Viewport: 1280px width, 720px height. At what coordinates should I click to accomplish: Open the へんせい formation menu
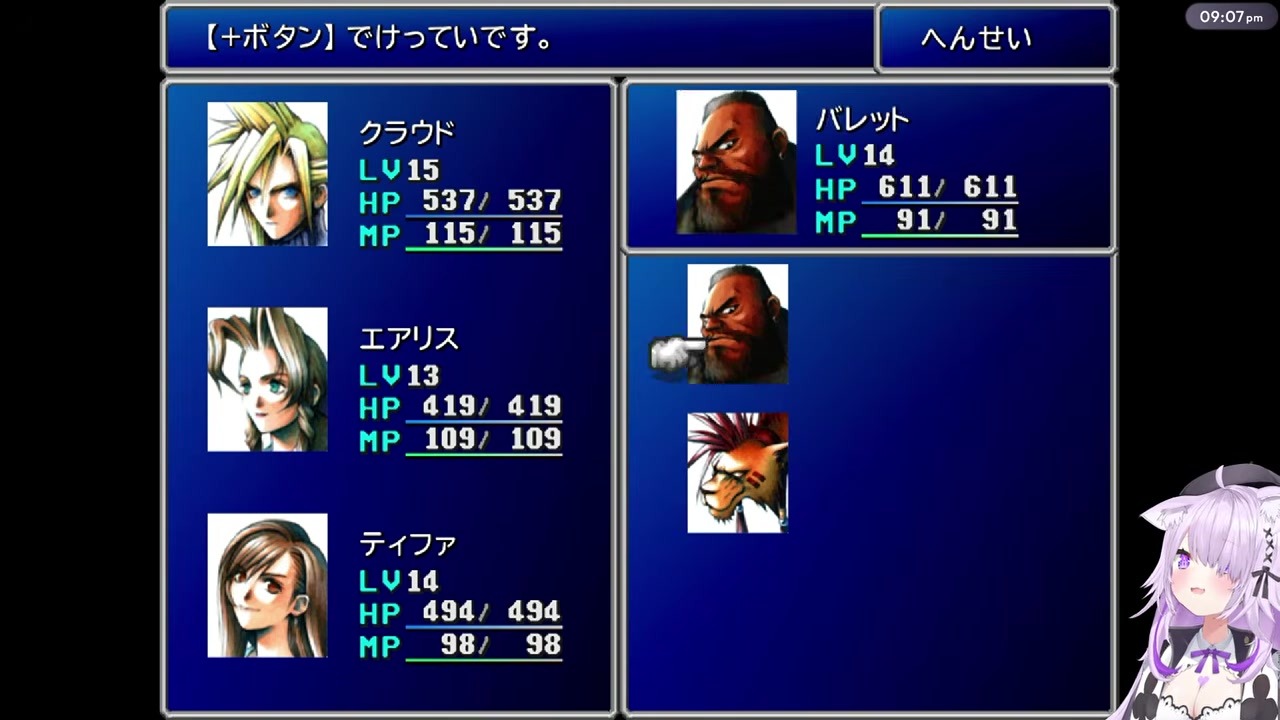click(x=995, y=38)
